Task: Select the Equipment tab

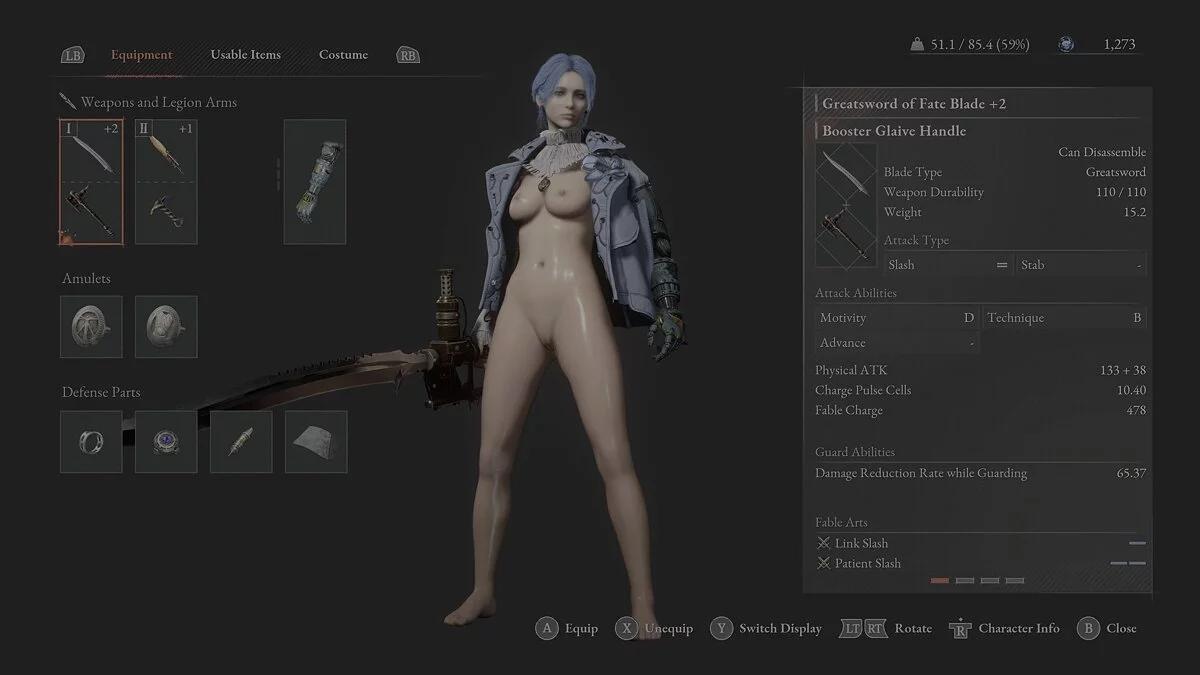Action: click(141, 55)
